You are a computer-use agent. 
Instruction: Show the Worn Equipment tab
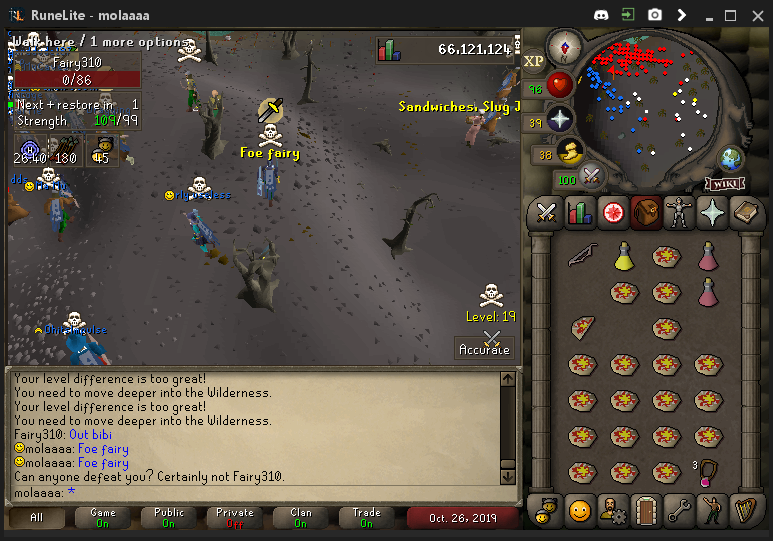(x=680, y=212)
